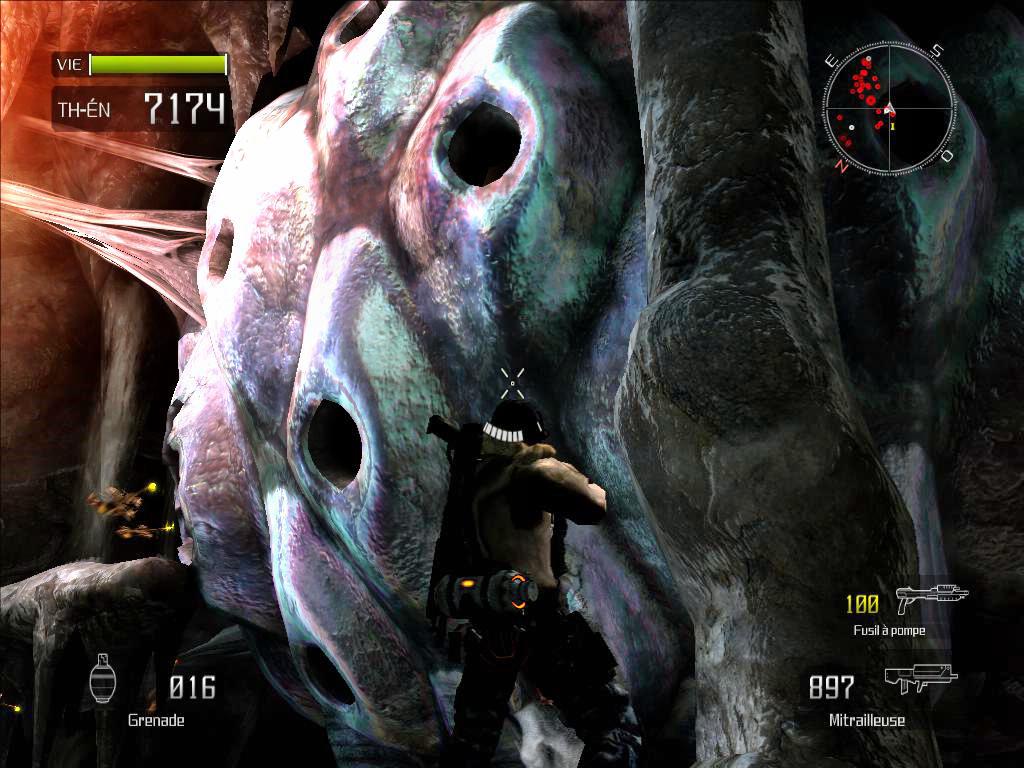The width and height of the screenshot is (1024, 768).
Task: Switch to the Mitrailleuse machine gun icon
Action: (x=920, y=681)
